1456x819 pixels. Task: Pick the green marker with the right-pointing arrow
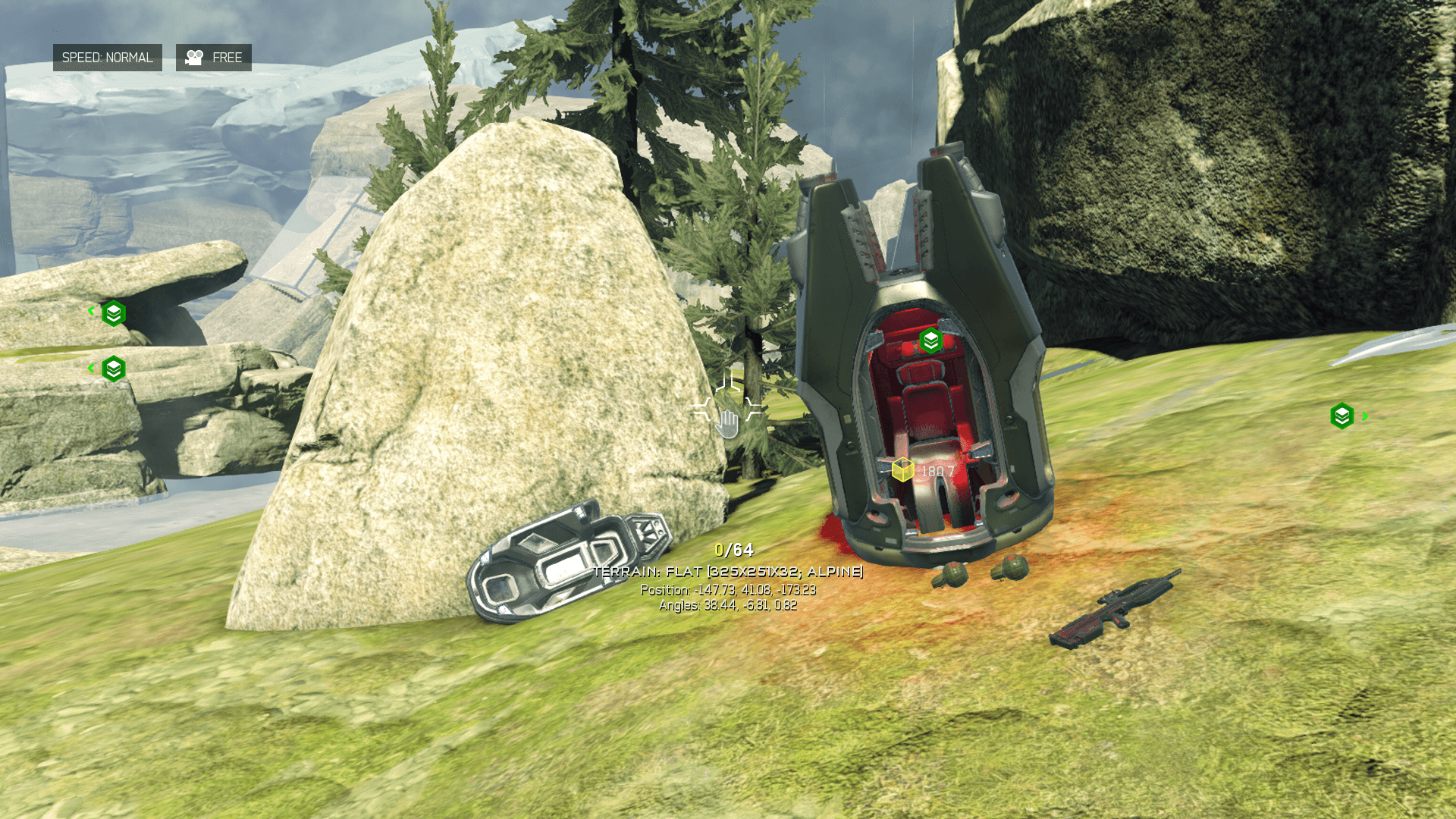(1343, 416)
